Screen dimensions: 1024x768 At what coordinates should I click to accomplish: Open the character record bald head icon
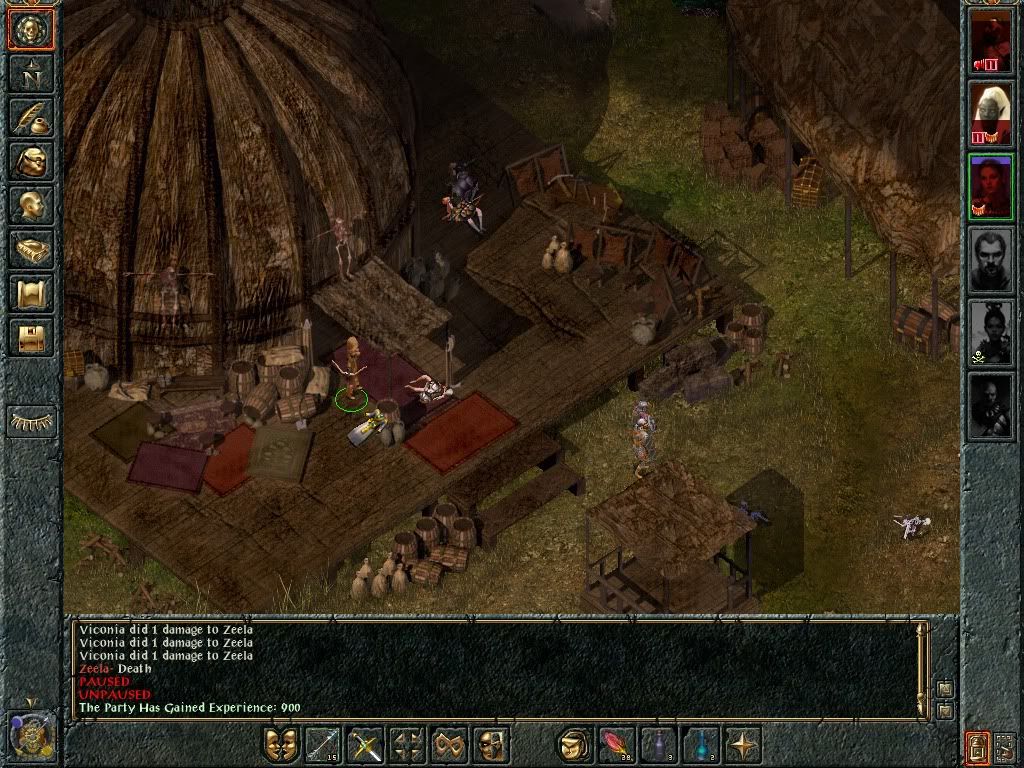point(31,205)
